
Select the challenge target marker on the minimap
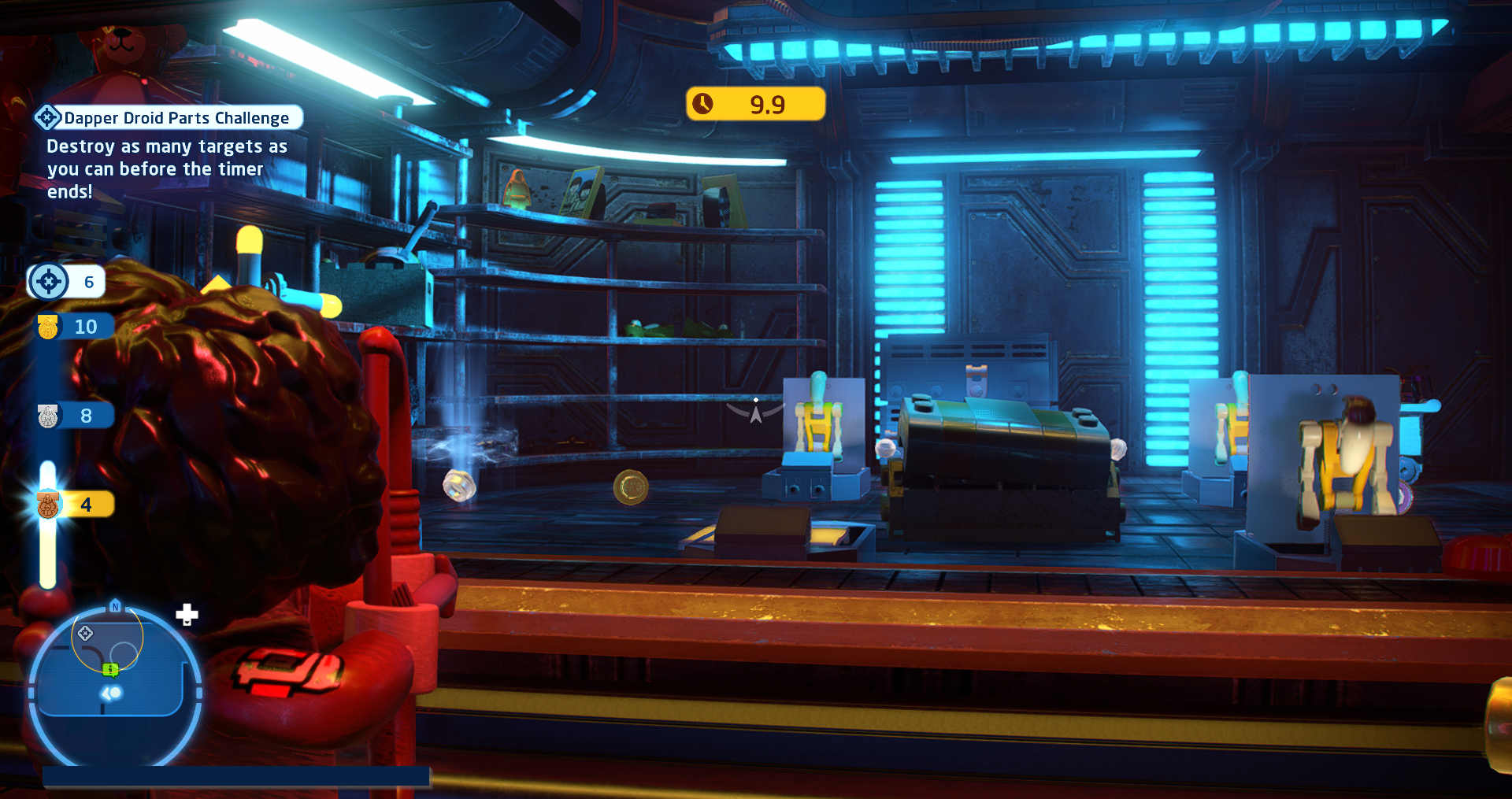[85, 633]
